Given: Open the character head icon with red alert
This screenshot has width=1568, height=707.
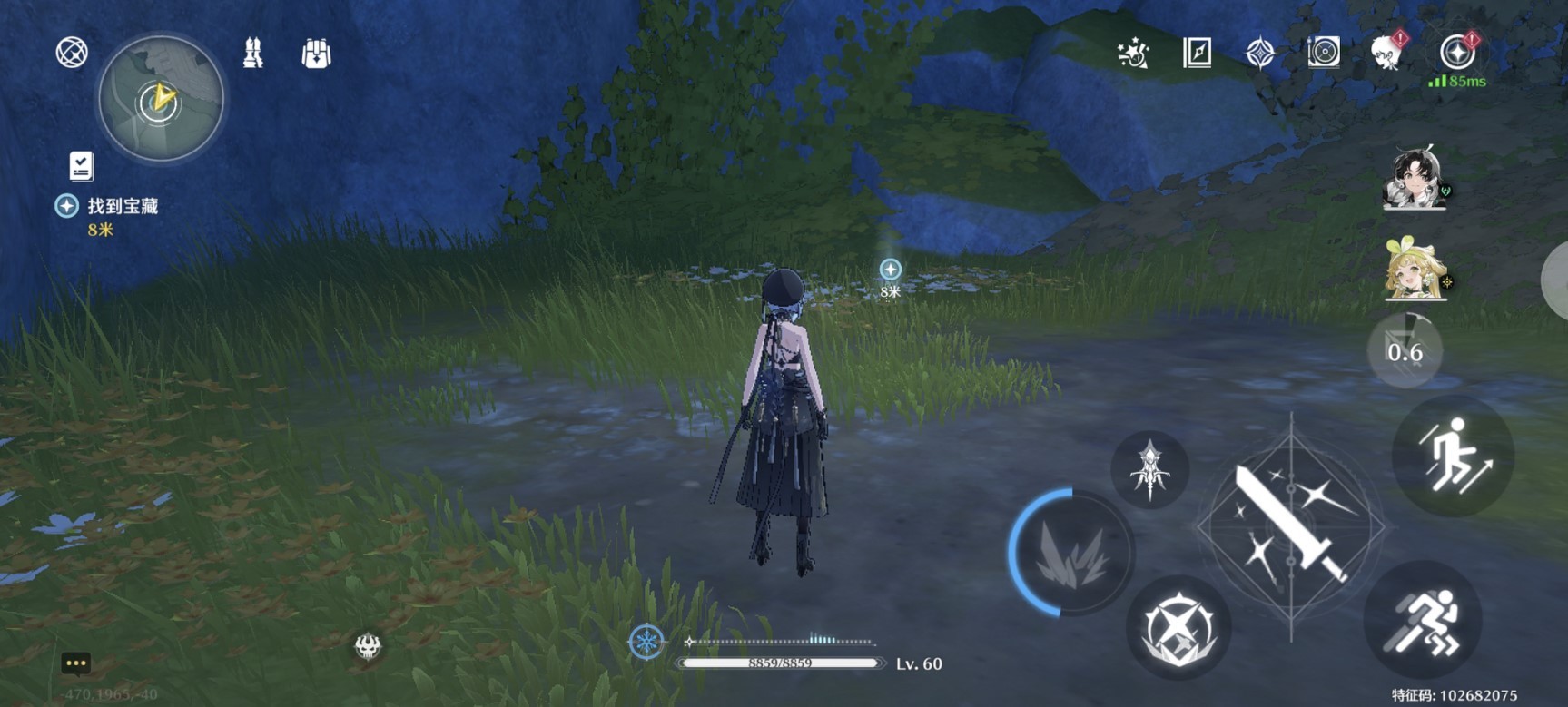Looking at the screenshot, I should 1387,53.
